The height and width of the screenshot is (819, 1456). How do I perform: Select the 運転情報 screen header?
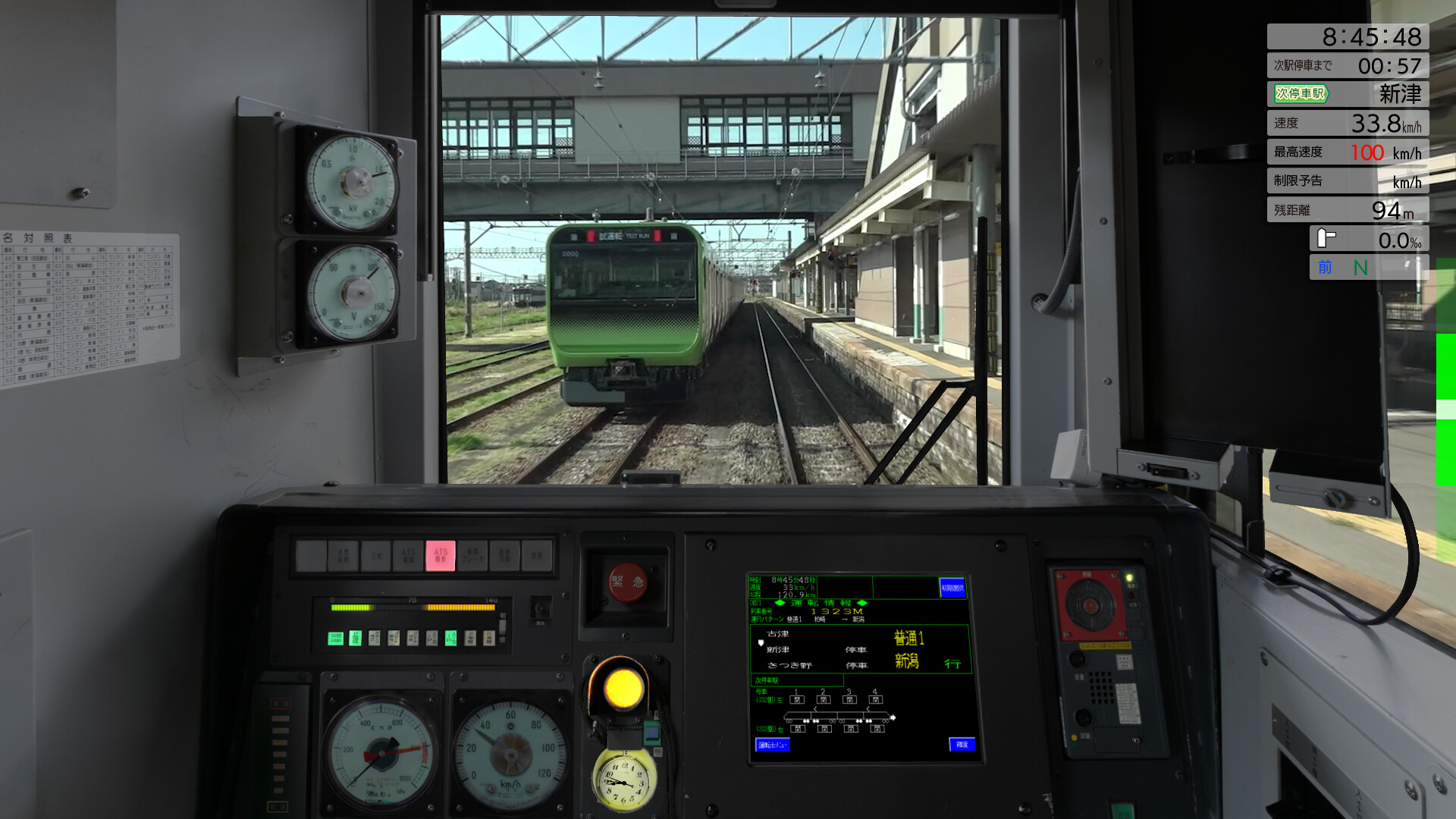(x=819, y=603)
